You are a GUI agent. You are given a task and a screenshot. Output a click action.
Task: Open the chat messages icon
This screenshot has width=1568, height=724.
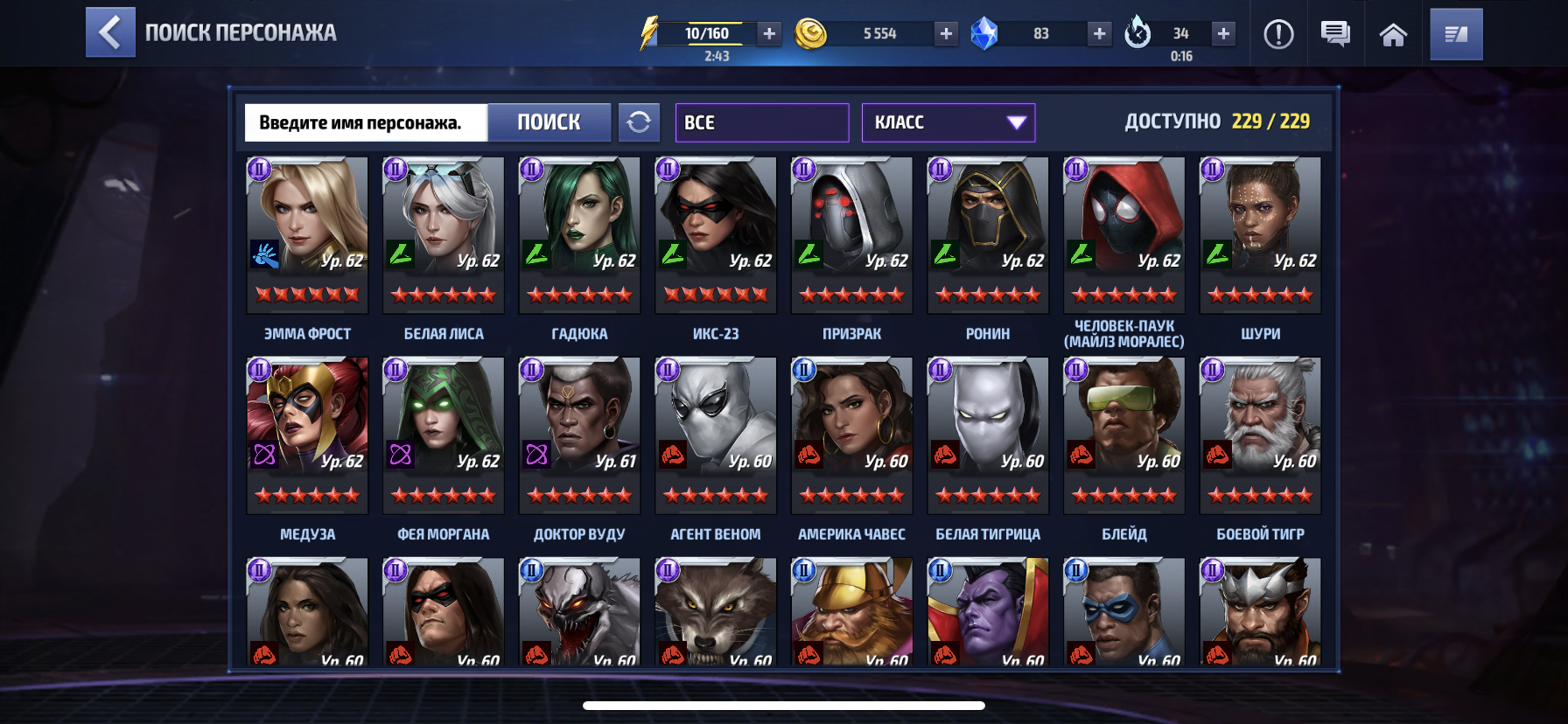tap(1335, 34)
